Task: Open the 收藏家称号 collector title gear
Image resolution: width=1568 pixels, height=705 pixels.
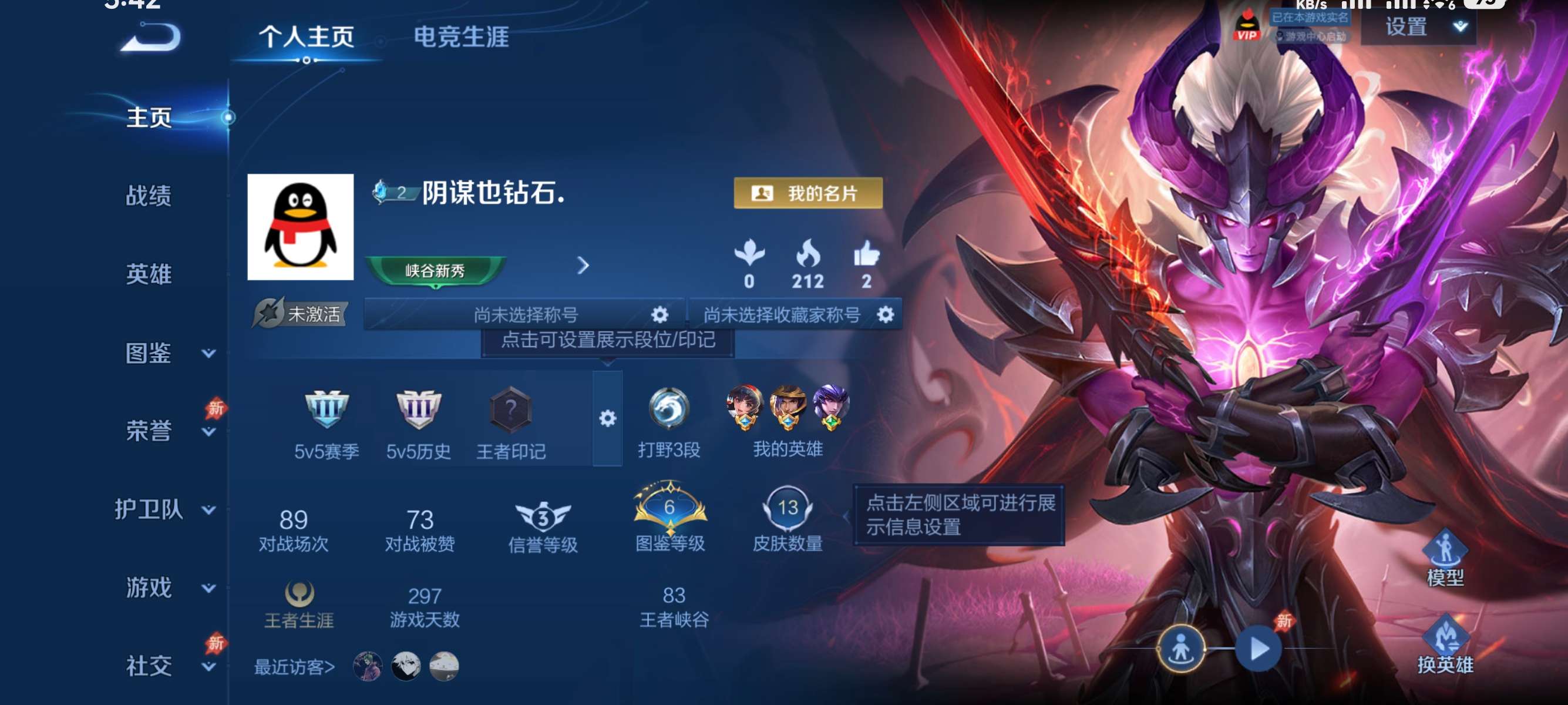Action: click(x=885, y=314)
